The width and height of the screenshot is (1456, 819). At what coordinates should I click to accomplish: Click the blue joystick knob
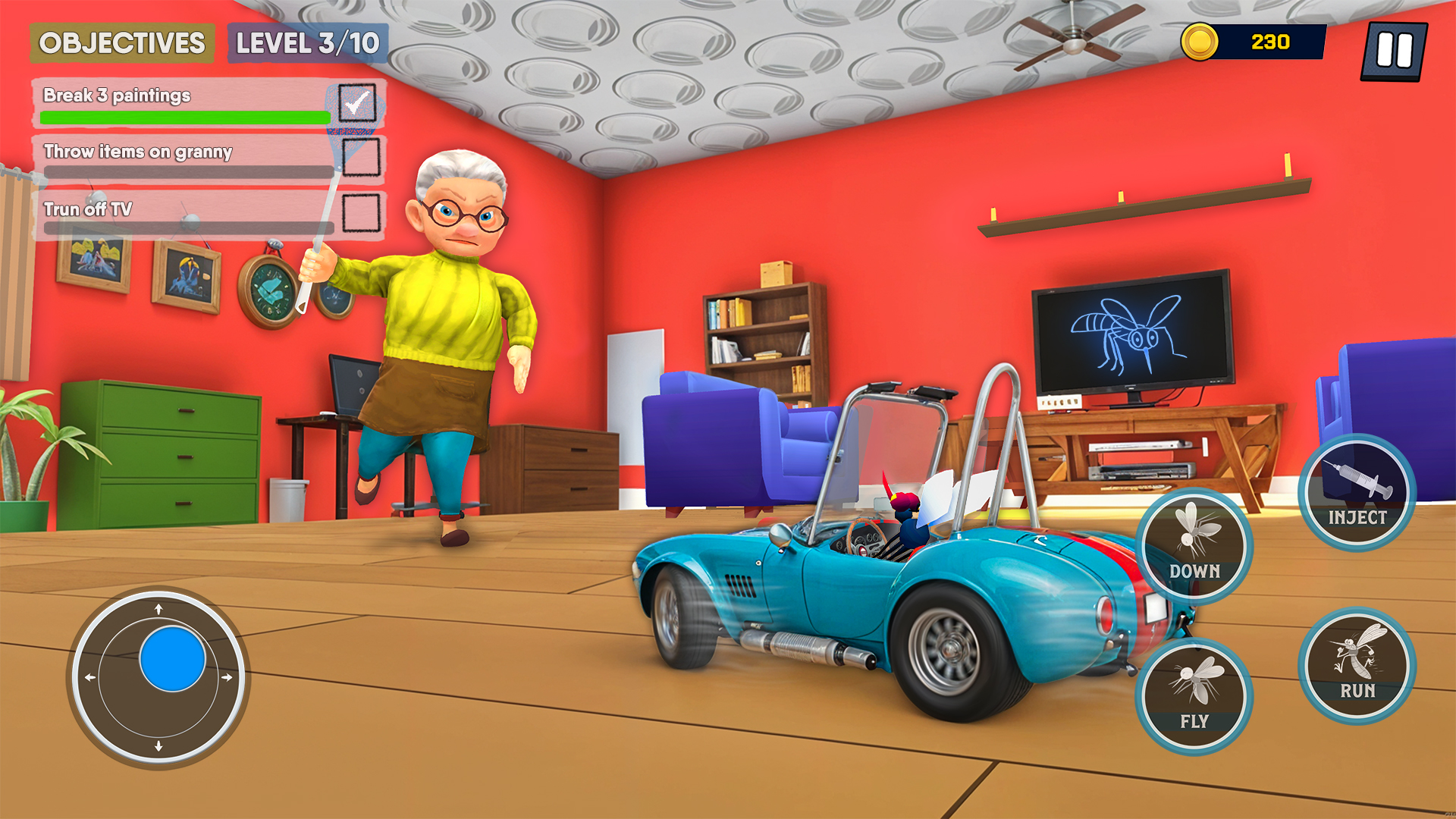173,658
